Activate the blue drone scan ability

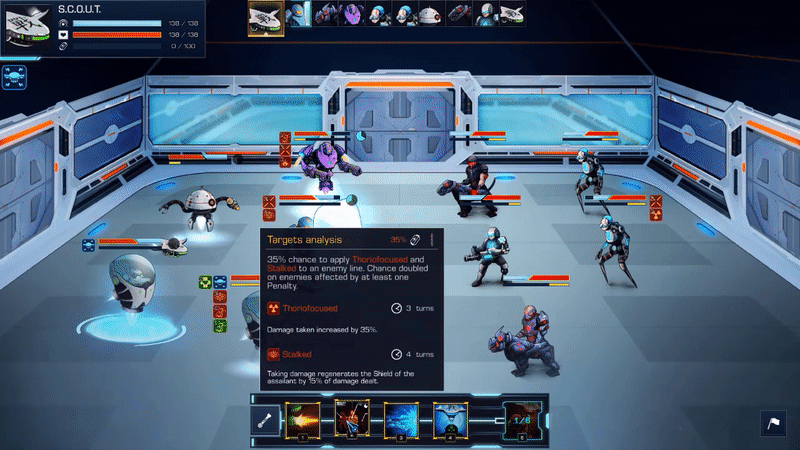click(x=450, y=418)
